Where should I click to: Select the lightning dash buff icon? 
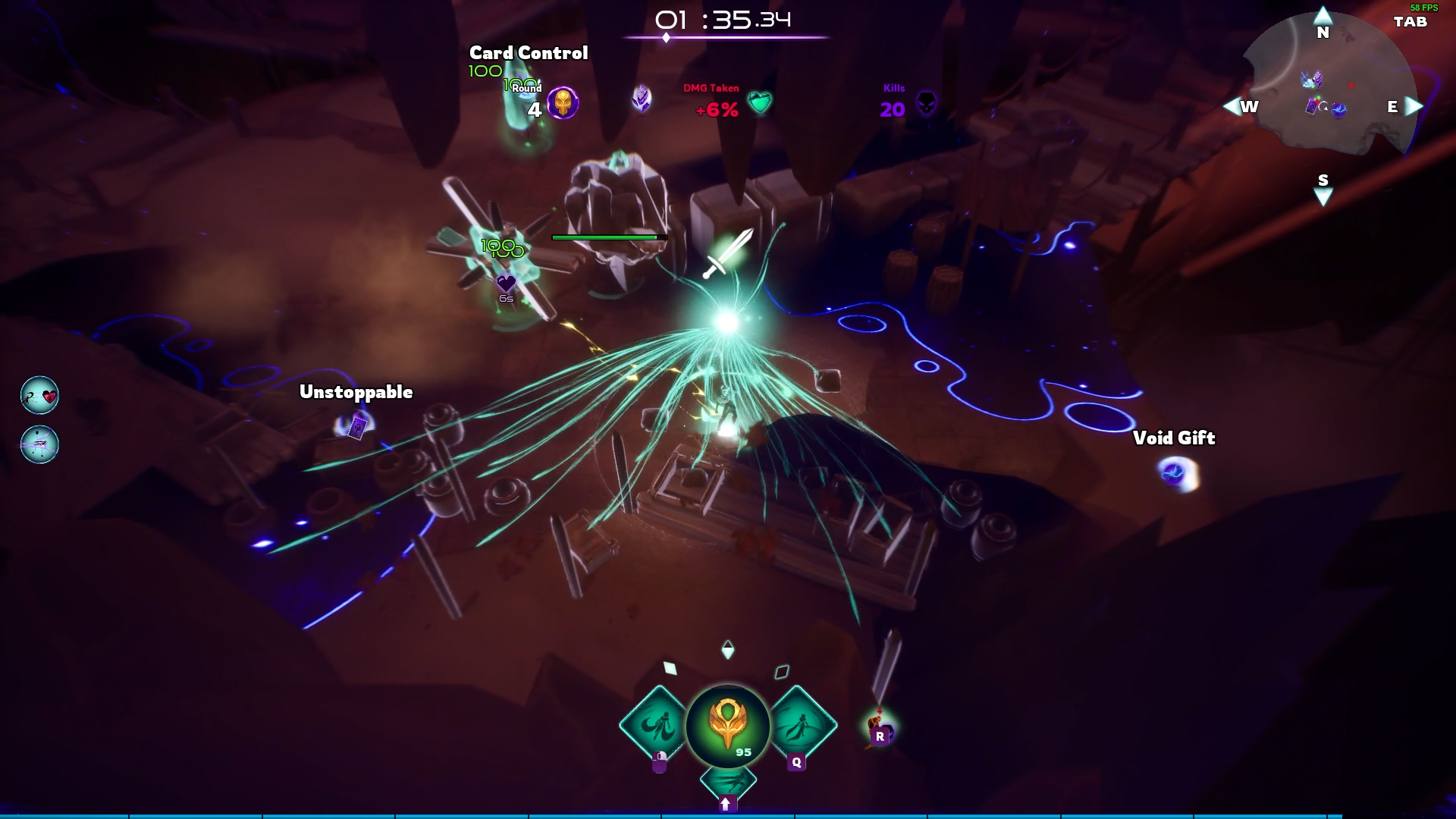point(39,444)
